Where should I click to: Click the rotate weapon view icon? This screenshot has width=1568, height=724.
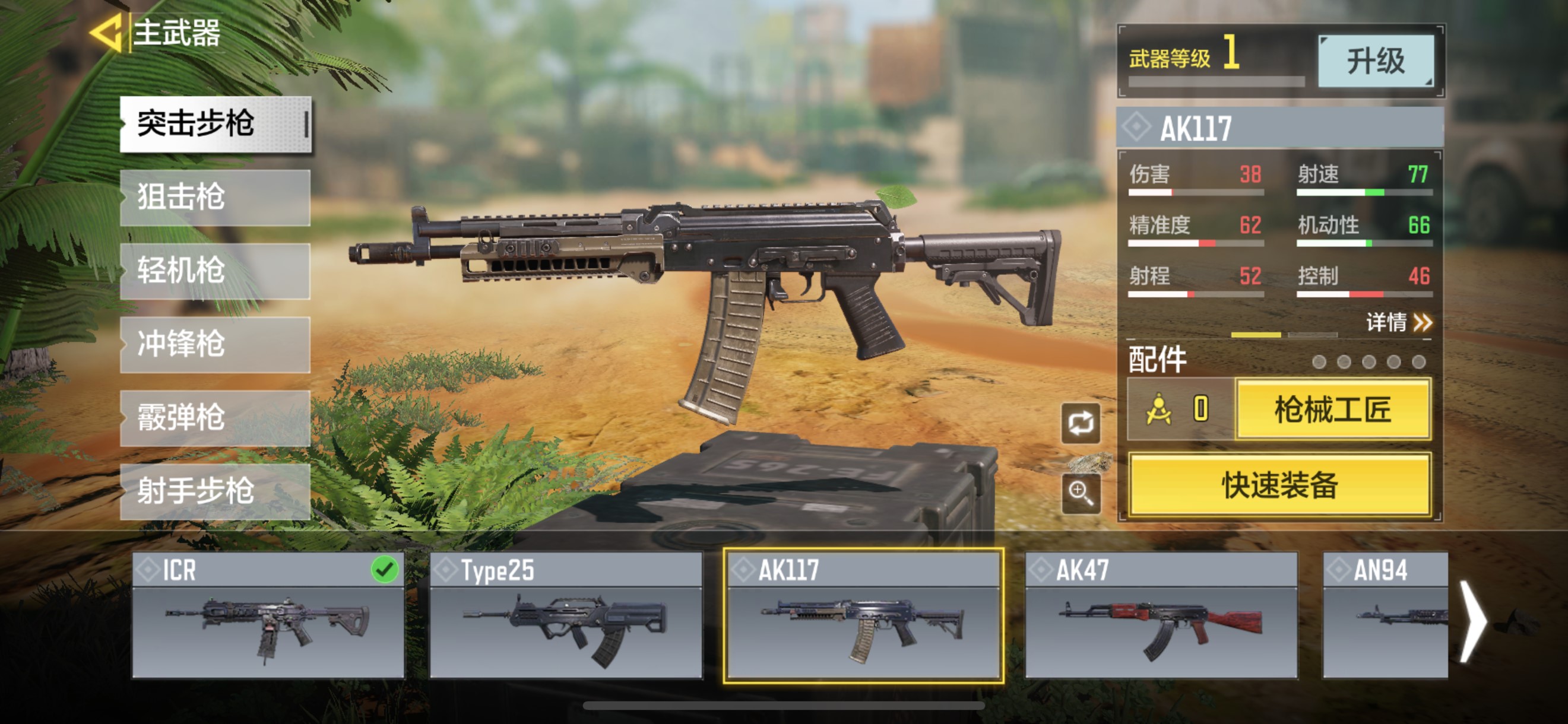(1081, 423)
